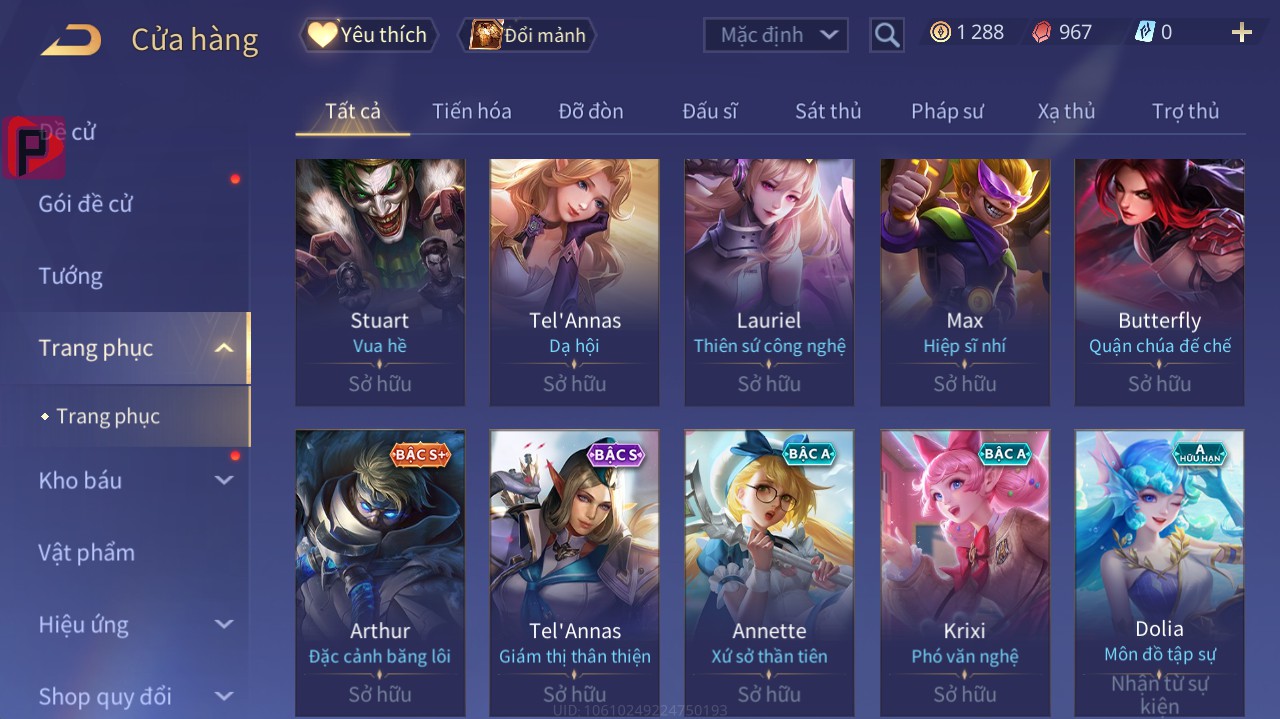Add currency with the plus button
The width and height of the screenshot is (1280, 719).
(x=1242, y=33)
